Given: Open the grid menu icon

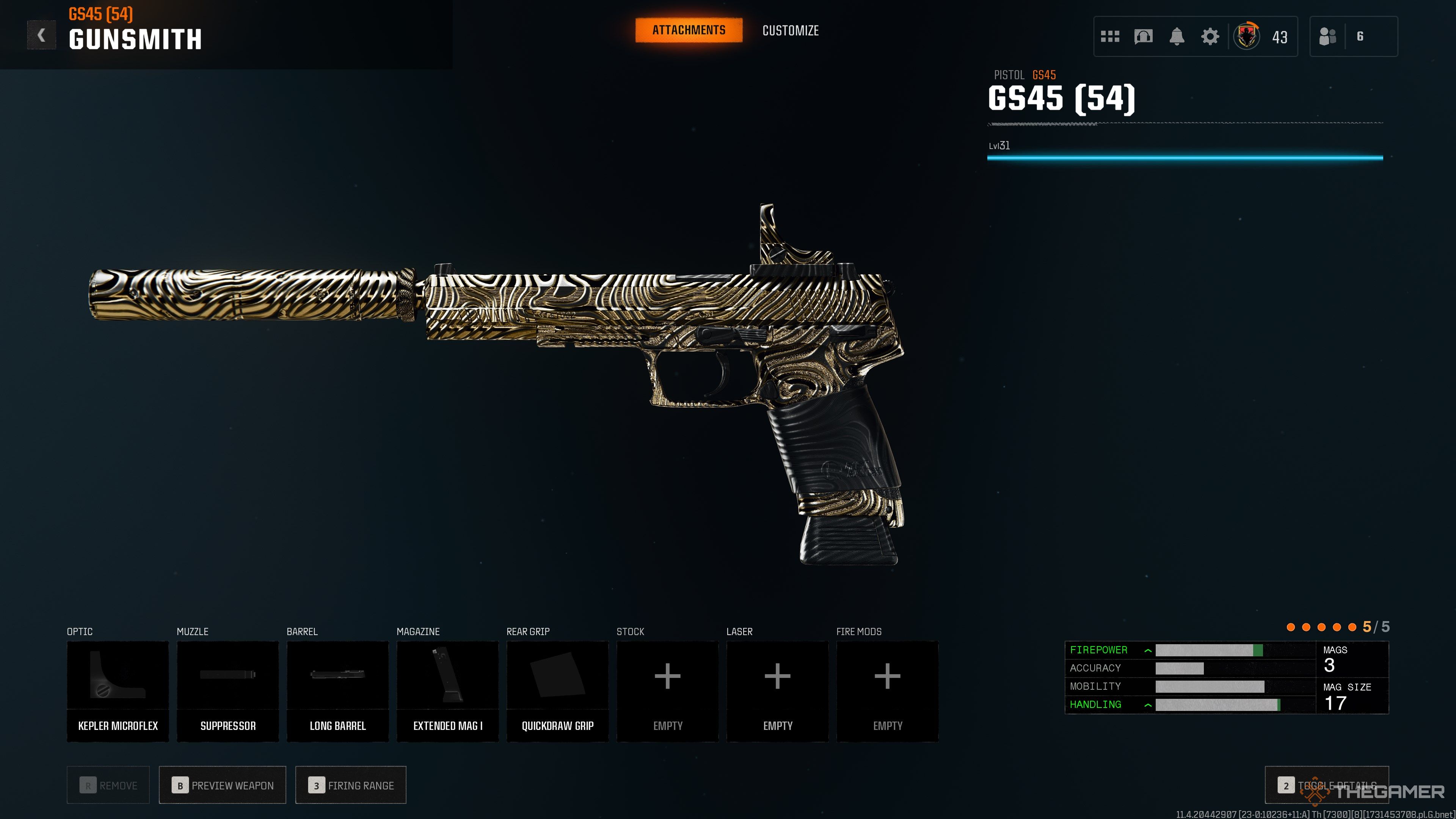Looking at the screenshot, I should [x=1110, y=37].
